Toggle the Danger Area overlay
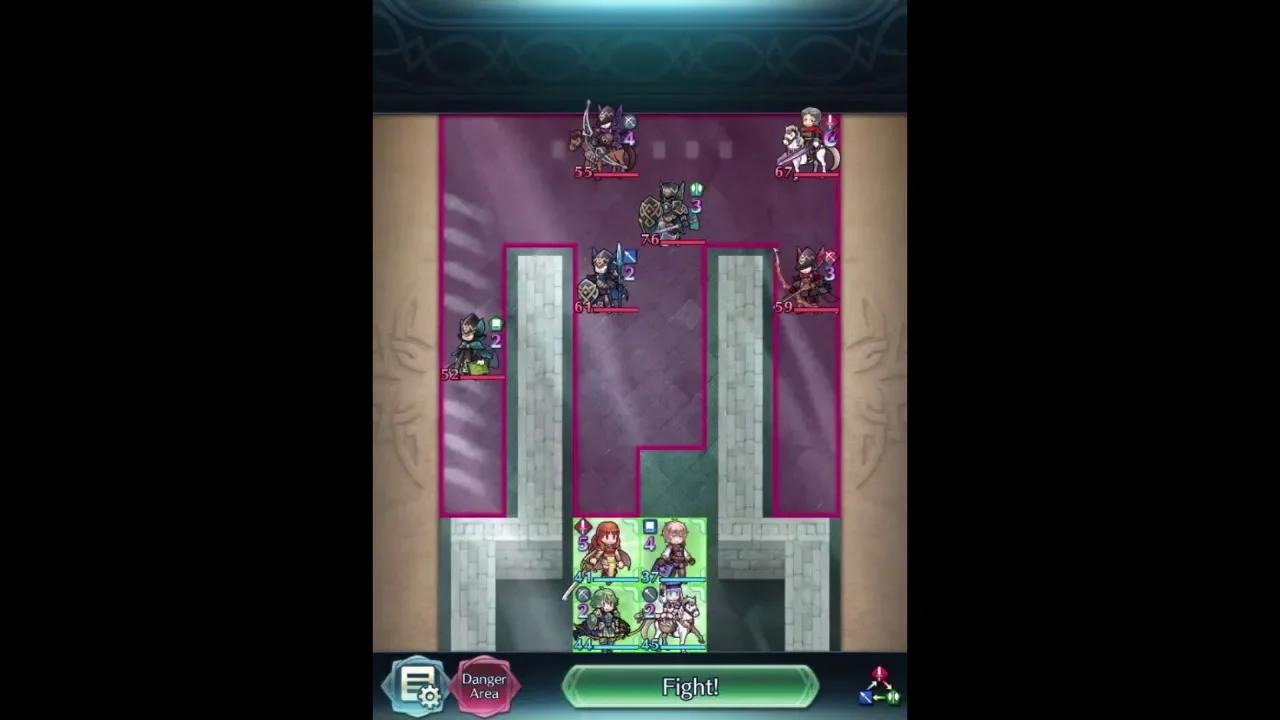Image resolution: width=1280 pixels, height=720 pixels. click(484, 686)
